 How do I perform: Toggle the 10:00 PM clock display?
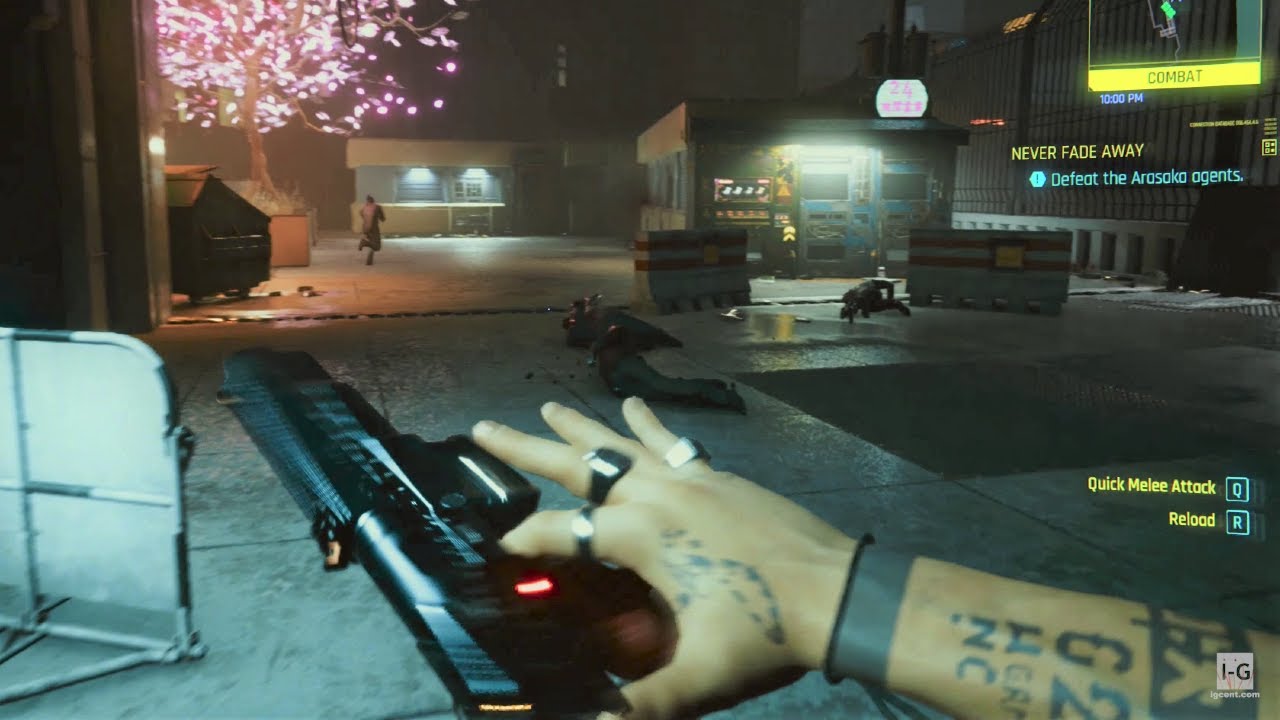coord(1121,98)
